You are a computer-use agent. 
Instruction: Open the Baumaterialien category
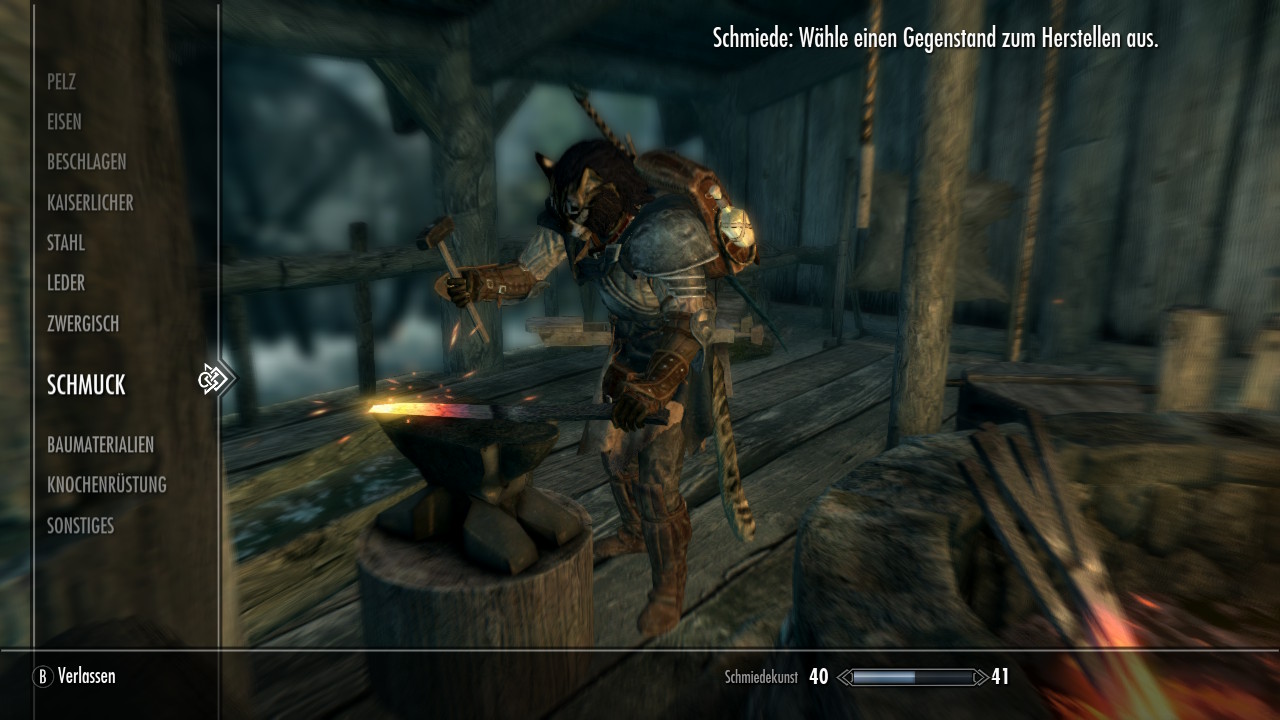(x=100, y=445)
